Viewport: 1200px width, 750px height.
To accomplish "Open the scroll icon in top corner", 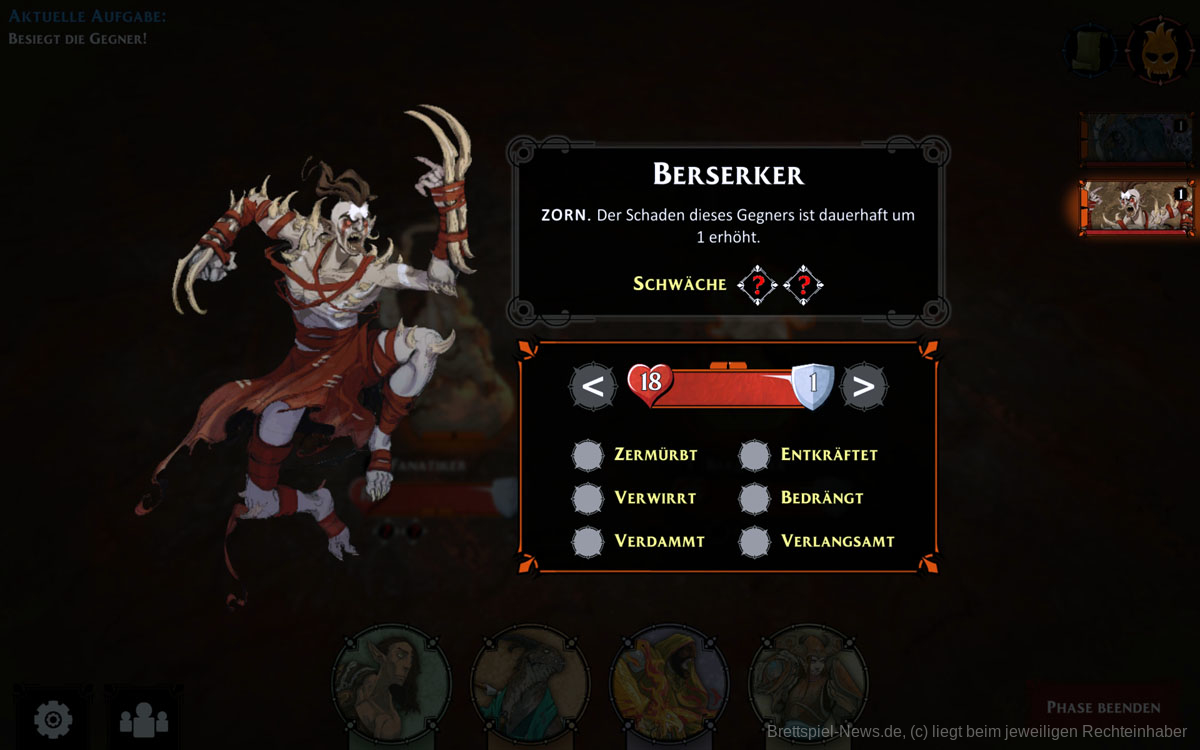I will tap(1089, 48).
